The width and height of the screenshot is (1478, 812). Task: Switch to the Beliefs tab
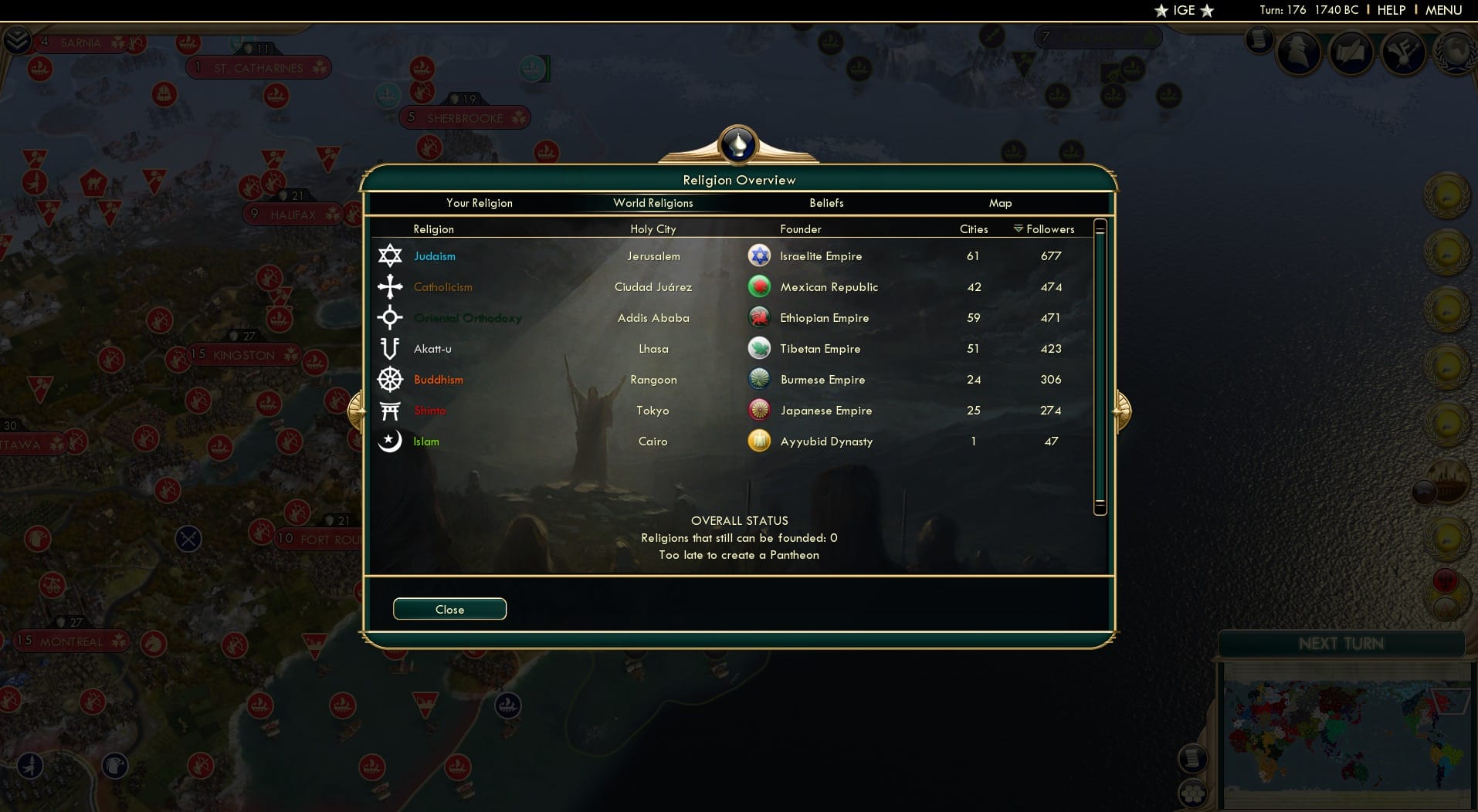[x=825, y=203]
